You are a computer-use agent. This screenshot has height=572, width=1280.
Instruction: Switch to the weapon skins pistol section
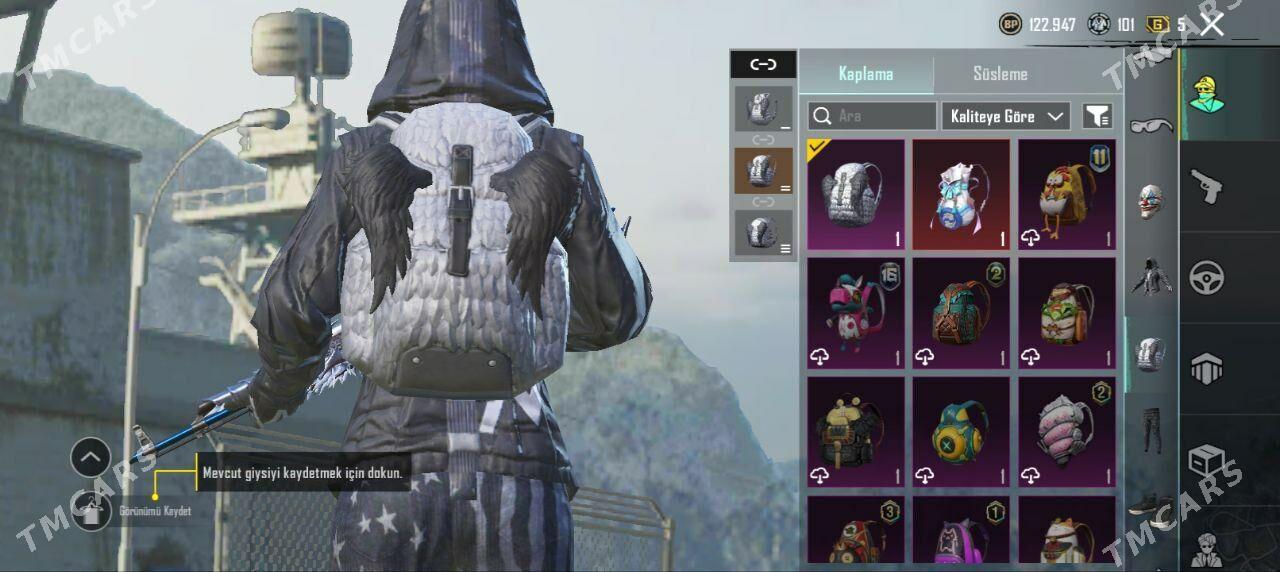point(1207,186)
